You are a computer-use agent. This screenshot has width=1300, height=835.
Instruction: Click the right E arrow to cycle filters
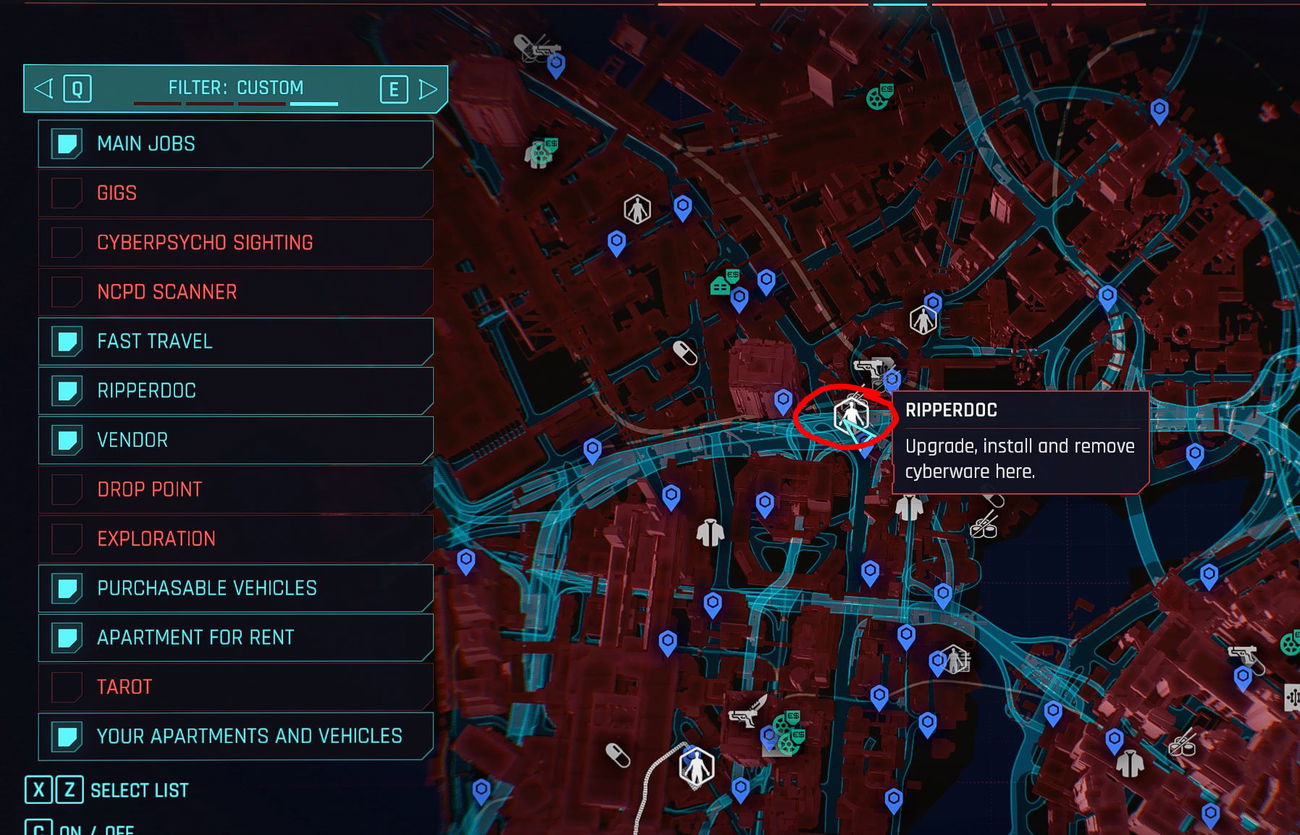click(x=428, y=88)
